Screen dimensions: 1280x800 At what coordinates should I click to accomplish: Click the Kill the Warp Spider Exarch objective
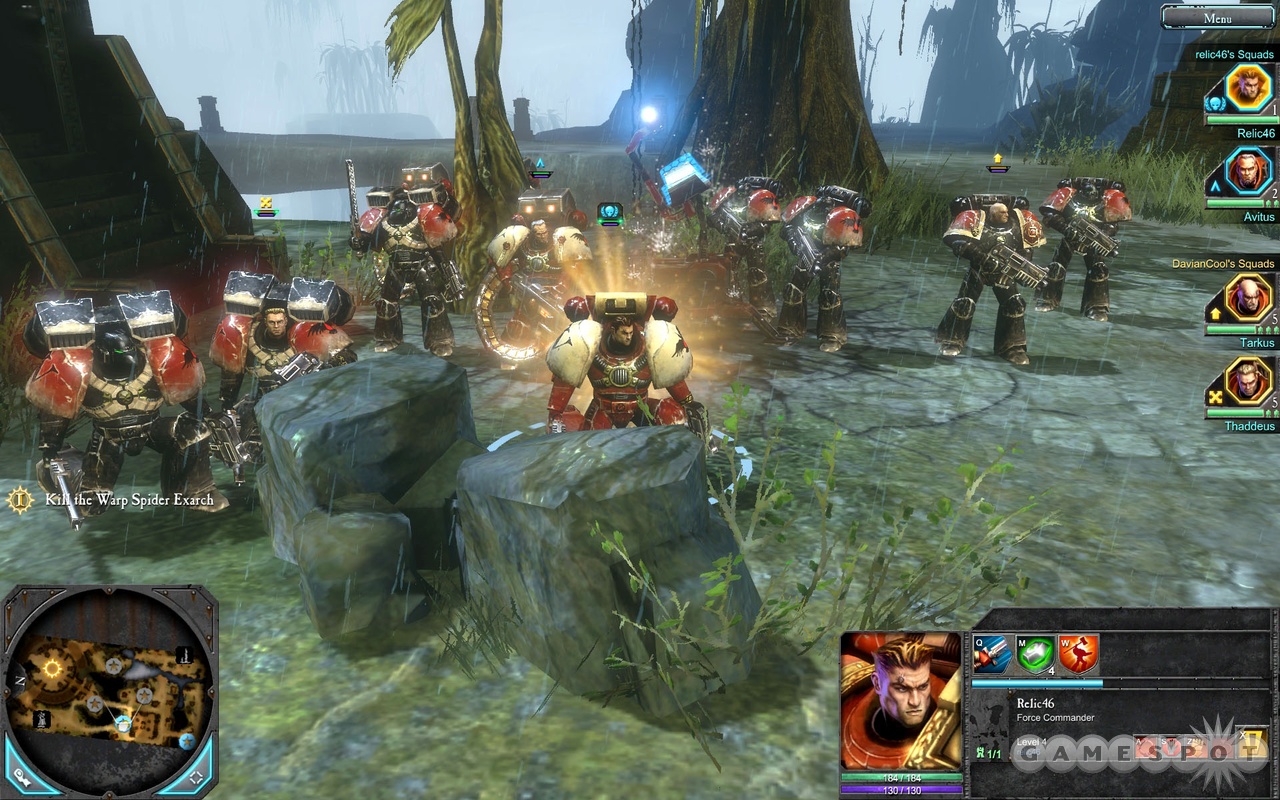pos(129,500)
